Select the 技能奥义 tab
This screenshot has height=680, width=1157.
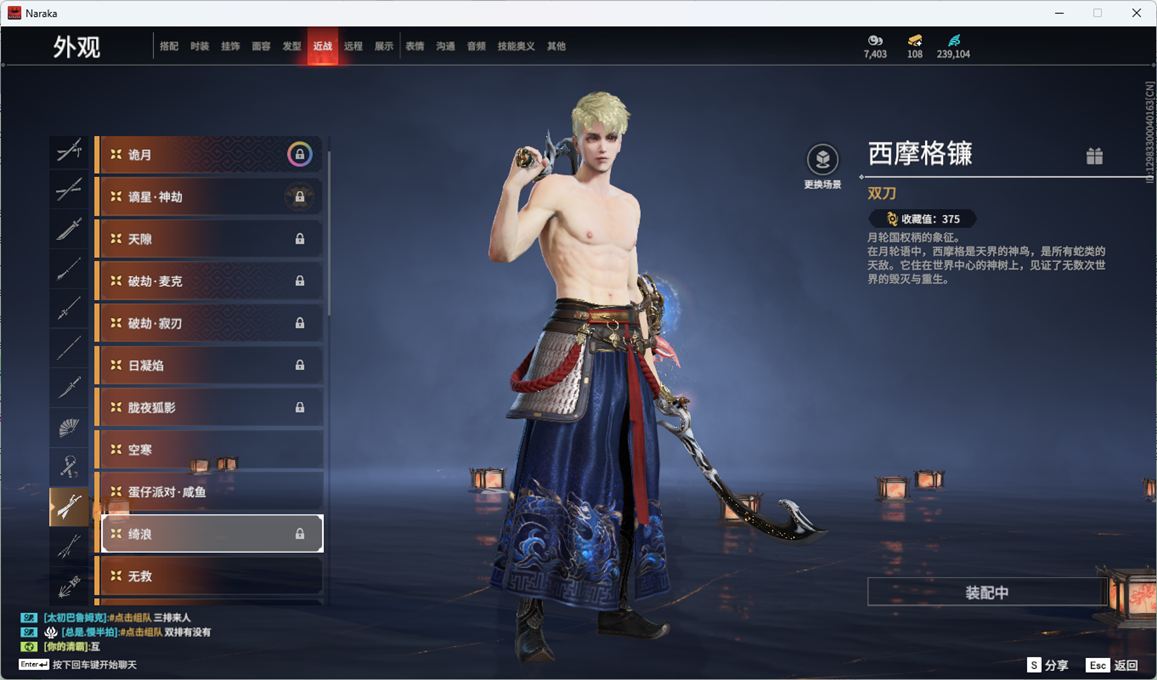point(516,46)
